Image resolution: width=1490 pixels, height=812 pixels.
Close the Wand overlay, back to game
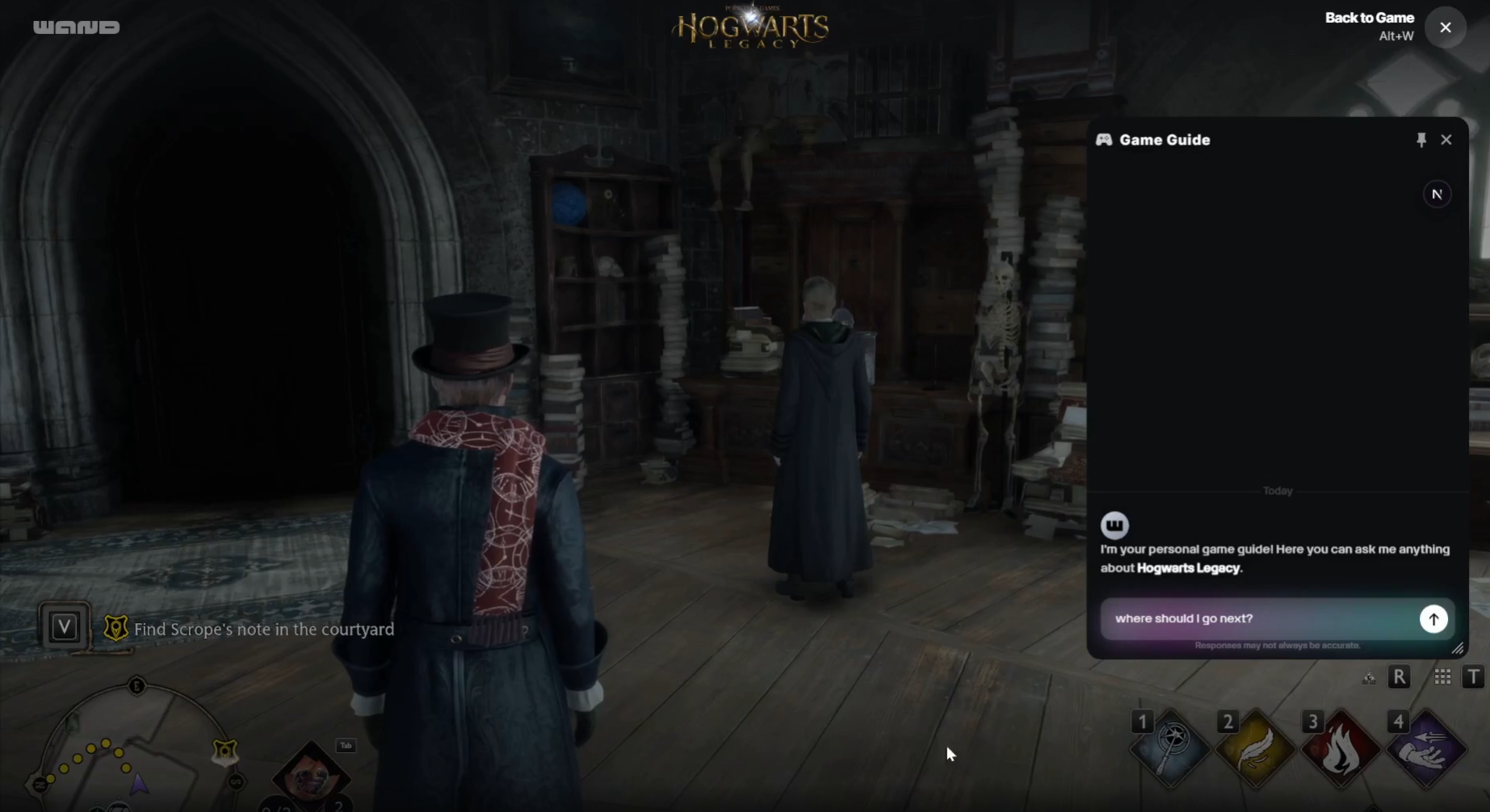pos(1446,27)
